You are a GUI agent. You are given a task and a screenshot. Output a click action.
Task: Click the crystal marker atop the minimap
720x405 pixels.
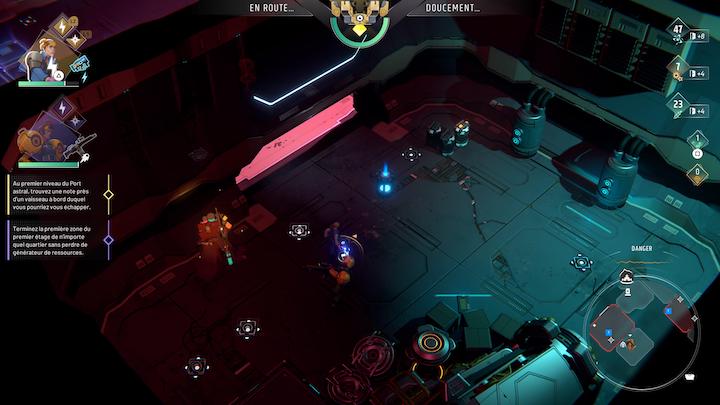coord(627,276)
